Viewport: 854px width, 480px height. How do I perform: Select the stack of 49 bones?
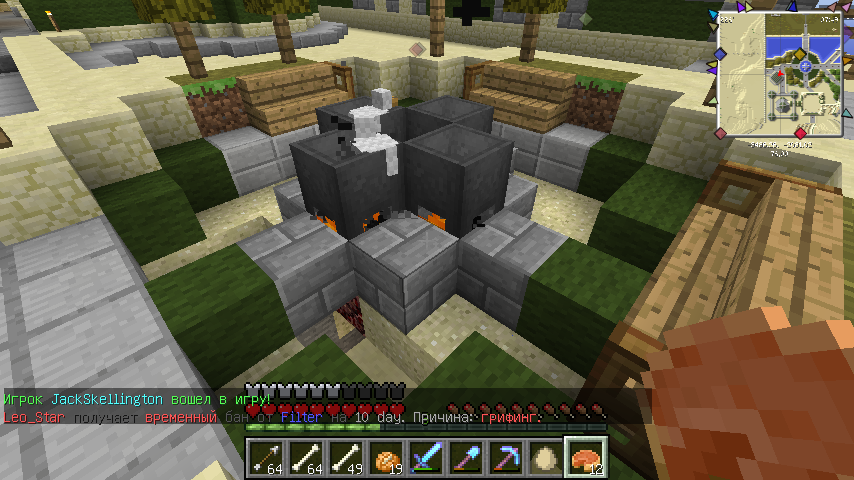pos(345,457)
